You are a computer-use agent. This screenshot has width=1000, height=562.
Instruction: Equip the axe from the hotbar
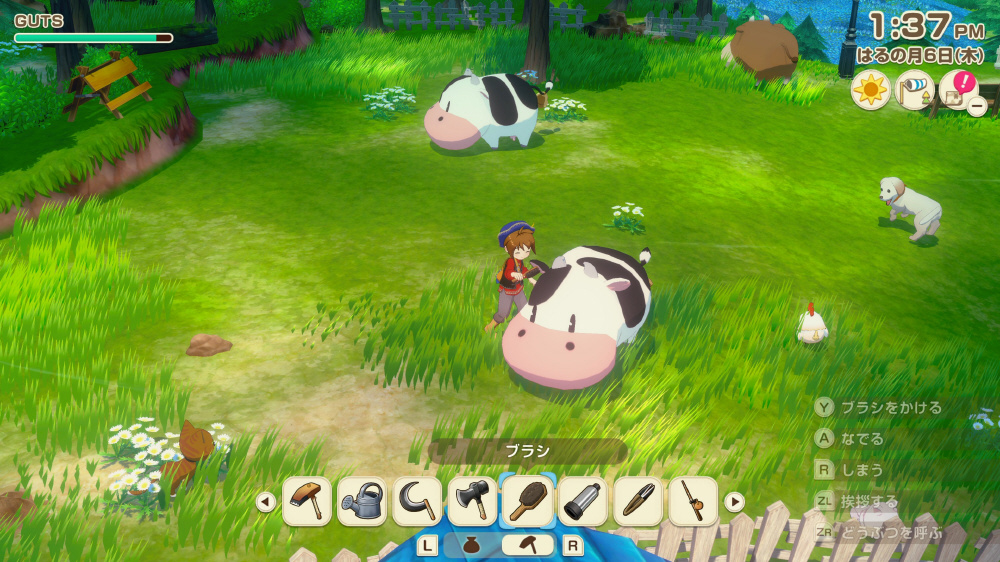point(472,501)
